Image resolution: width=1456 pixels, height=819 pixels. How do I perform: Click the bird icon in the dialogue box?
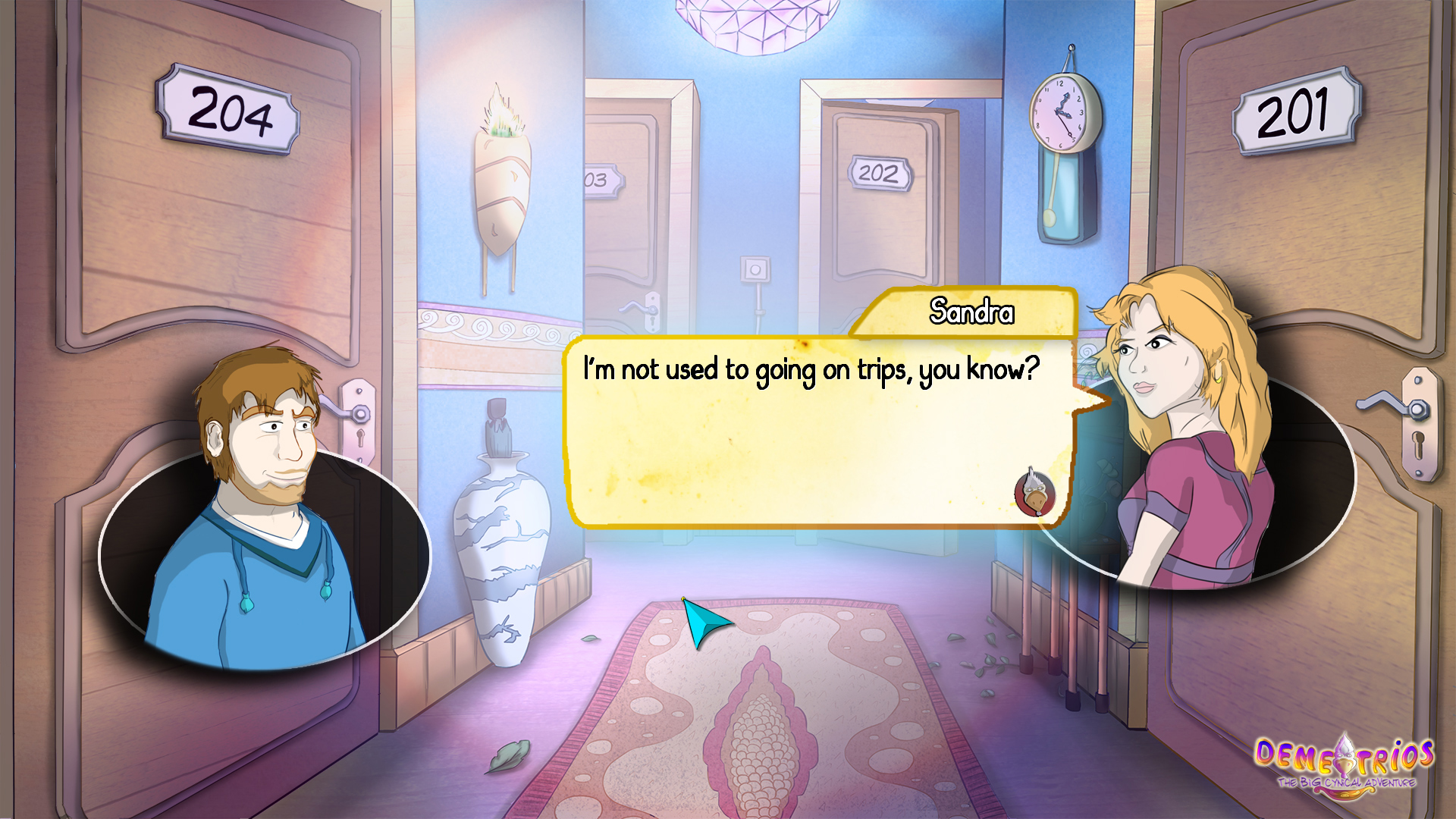point(1034,493)
